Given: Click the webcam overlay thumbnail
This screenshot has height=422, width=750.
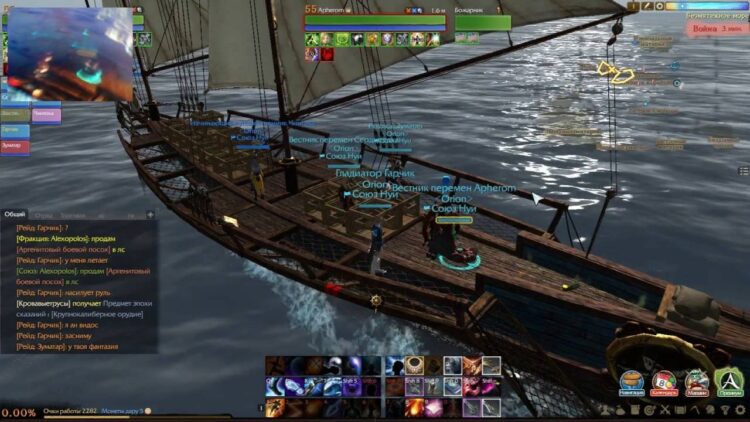Looking at the screenshot, I should tap(68, 52).
